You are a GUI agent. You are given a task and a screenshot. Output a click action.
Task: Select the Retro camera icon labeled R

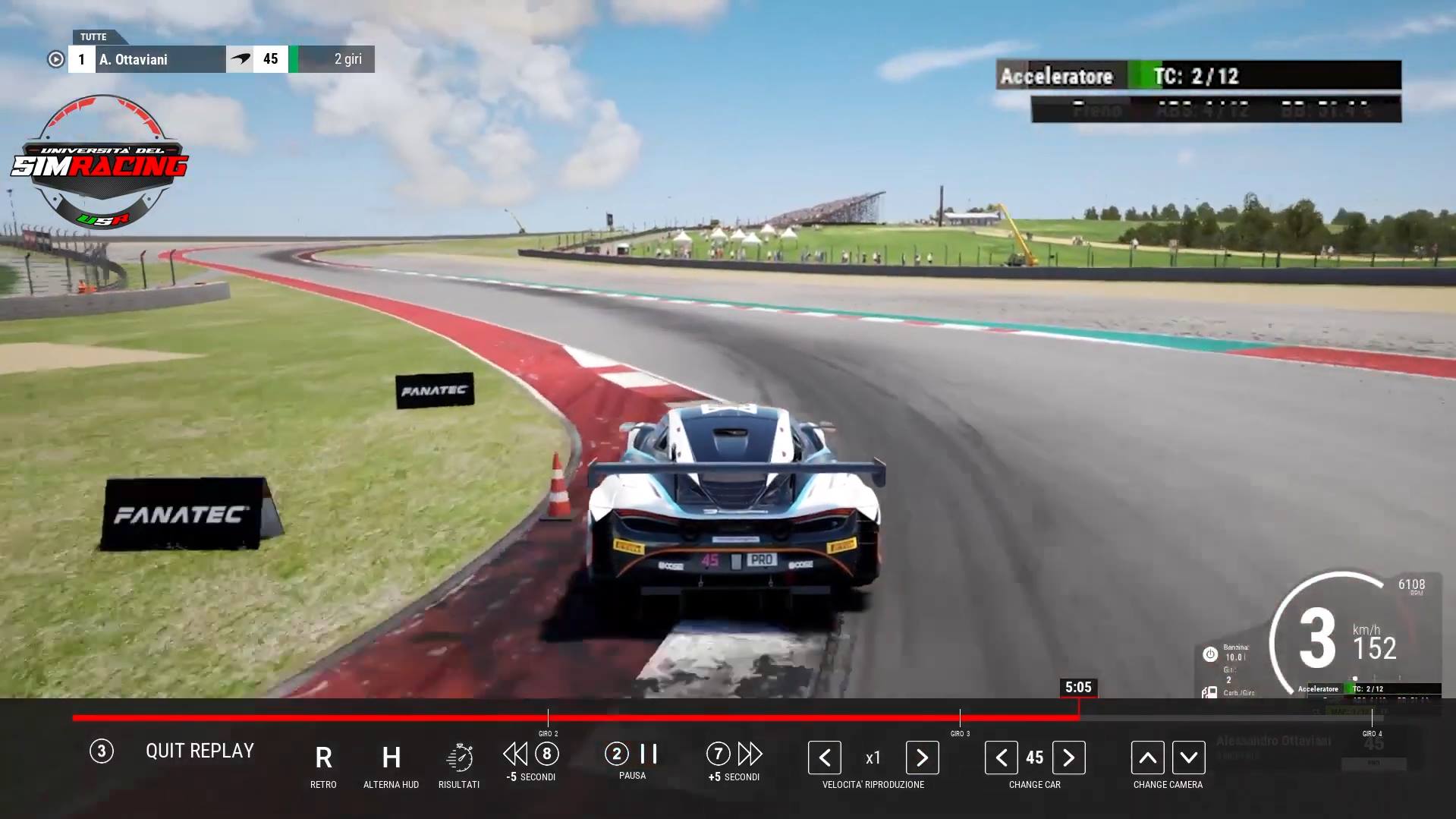point(323,758)
